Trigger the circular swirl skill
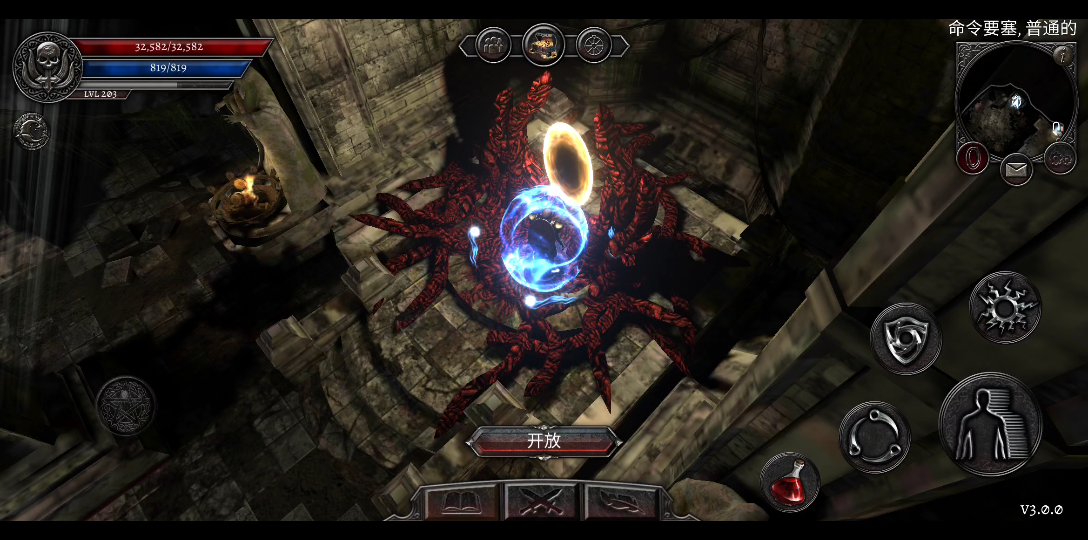 tap(874, 436)
